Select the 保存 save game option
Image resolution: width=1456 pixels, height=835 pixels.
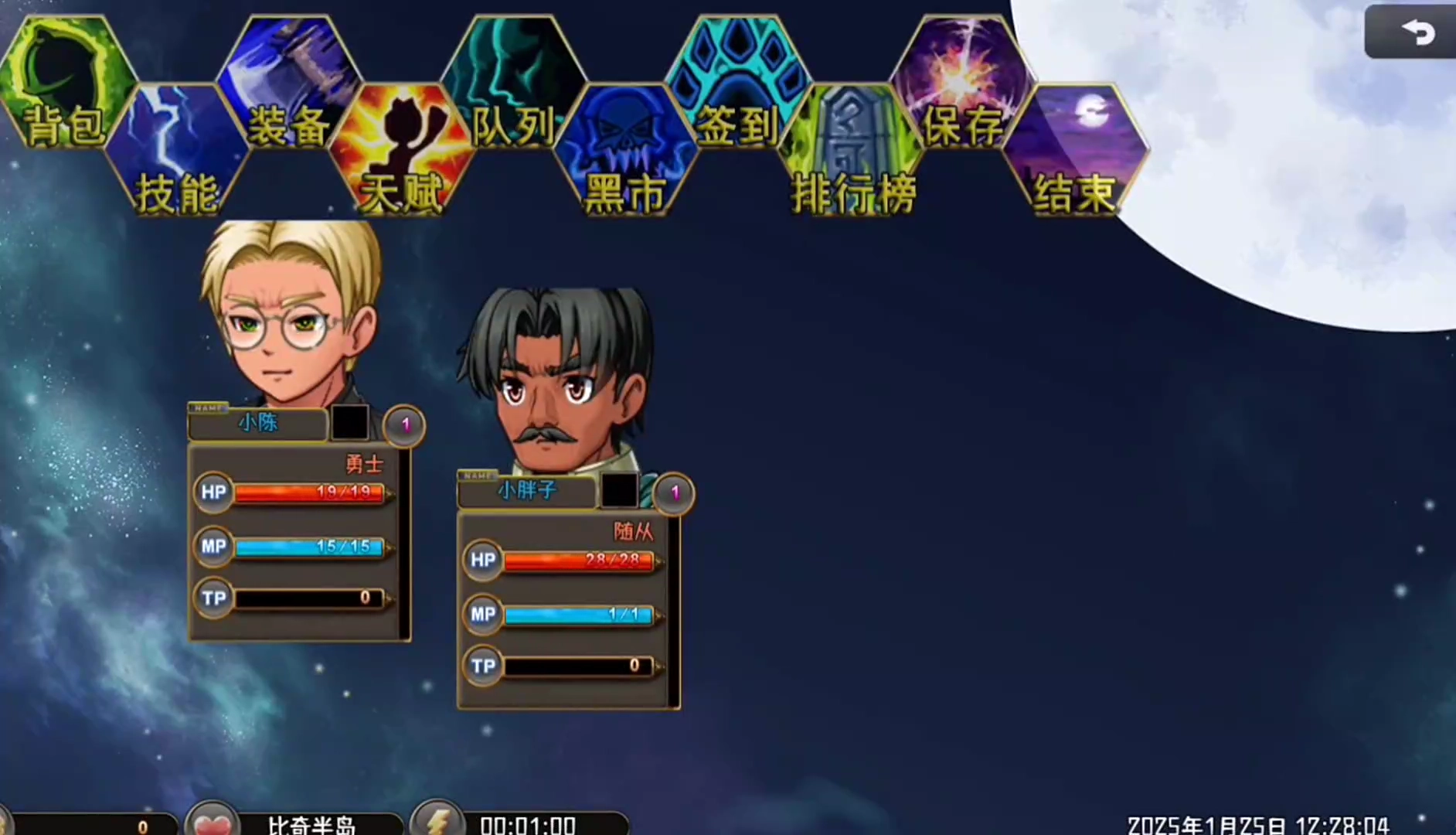pos(962,85)
